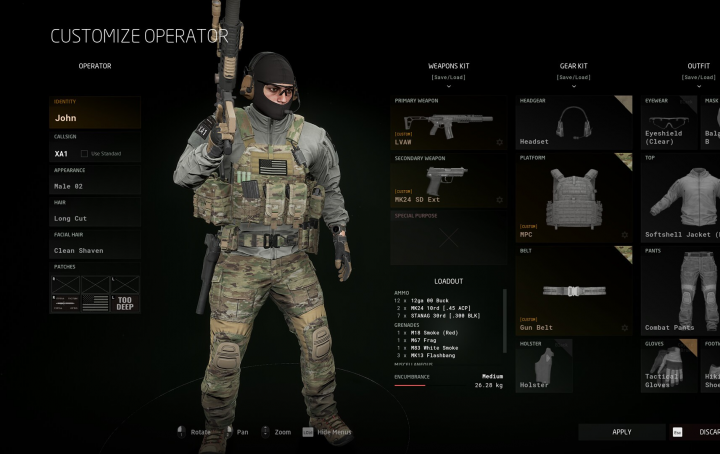Open the empty Special Purpose weapon slot

pos(448,238)
